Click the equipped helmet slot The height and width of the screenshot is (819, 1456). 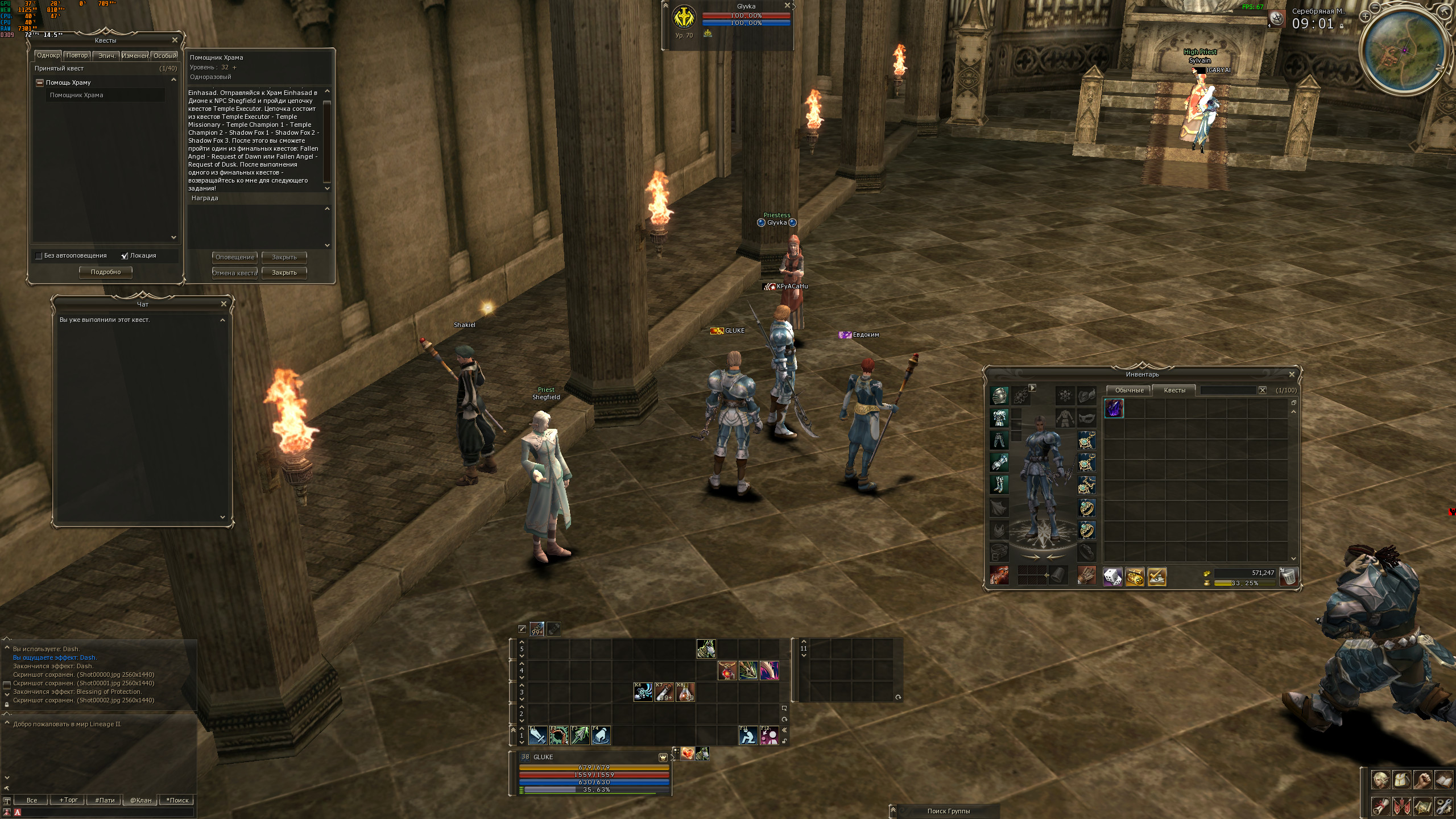click(x=999, y=395)
